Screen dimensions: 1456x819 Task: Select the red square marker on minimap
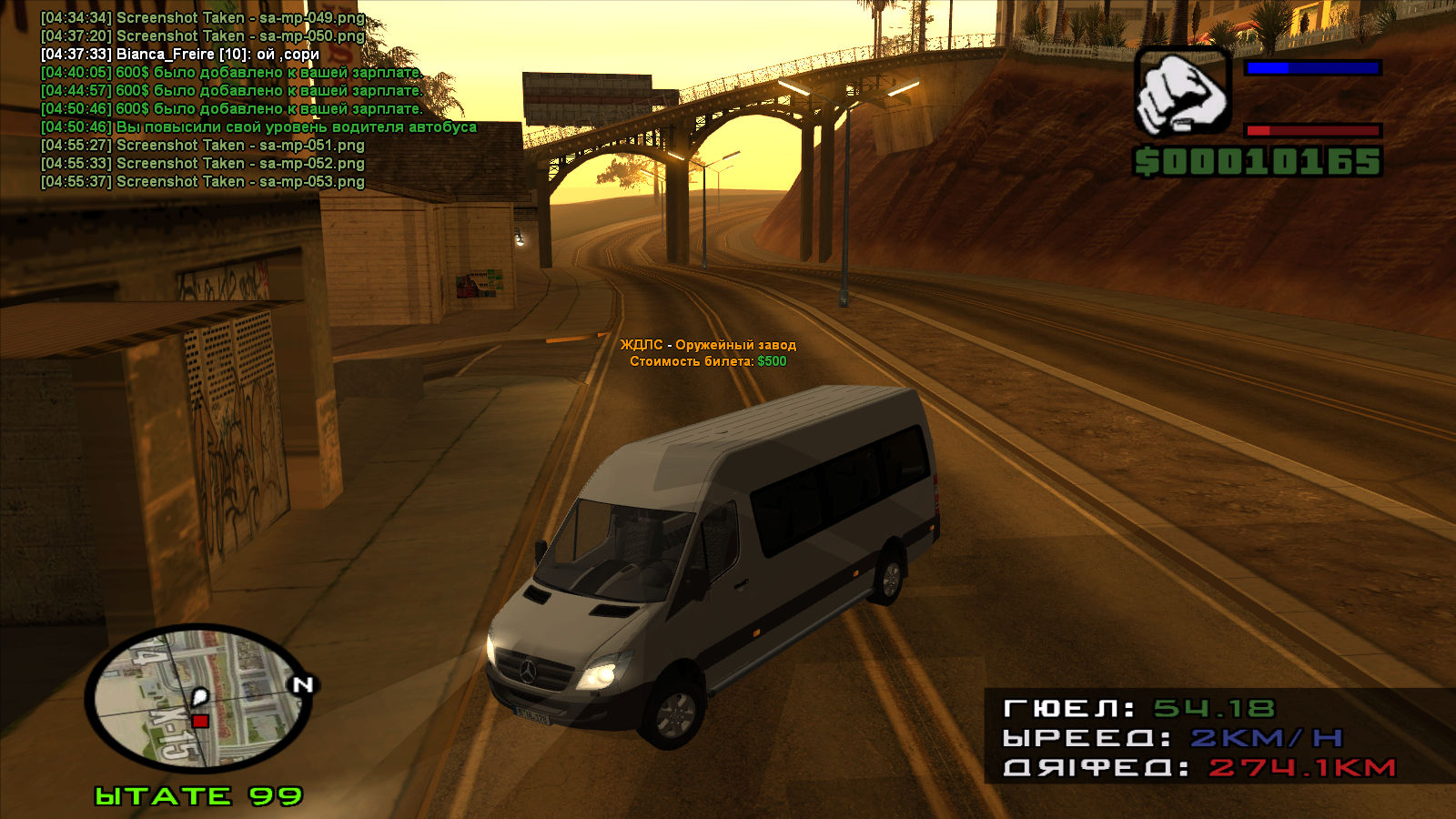[200, 722]
